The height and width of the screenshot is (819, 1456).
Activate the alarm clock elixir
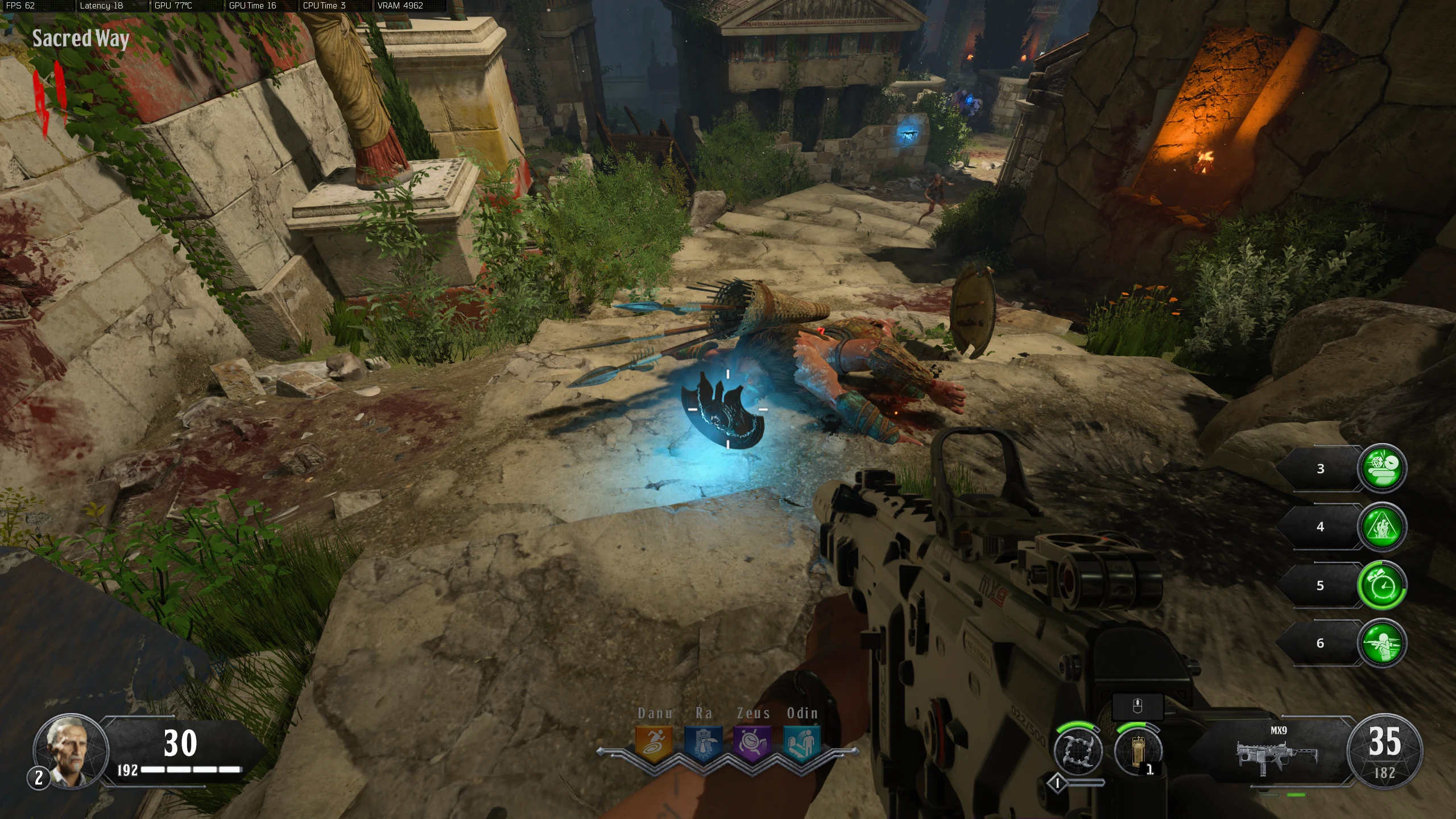(x=1381, y=585)
